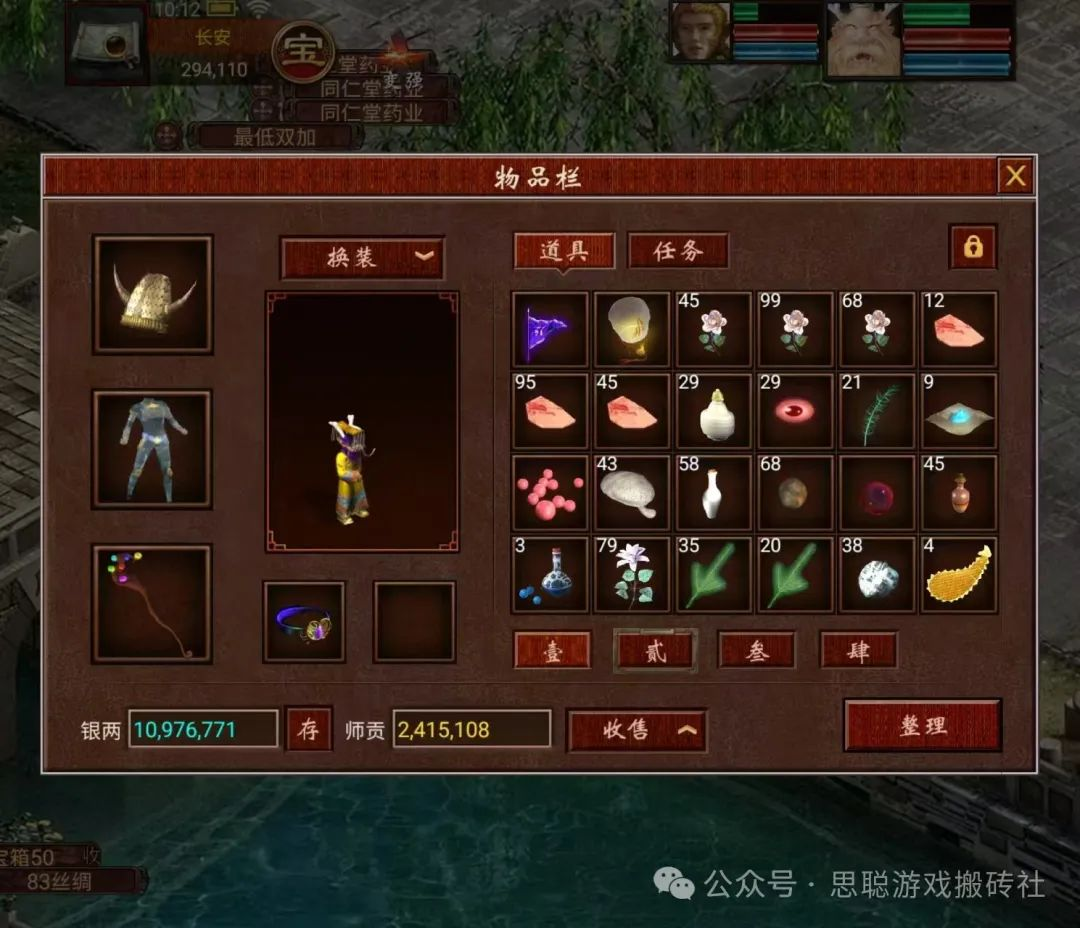Select the purple flag item
This screenshot has height=928, width=1080.
click(550, 330)
